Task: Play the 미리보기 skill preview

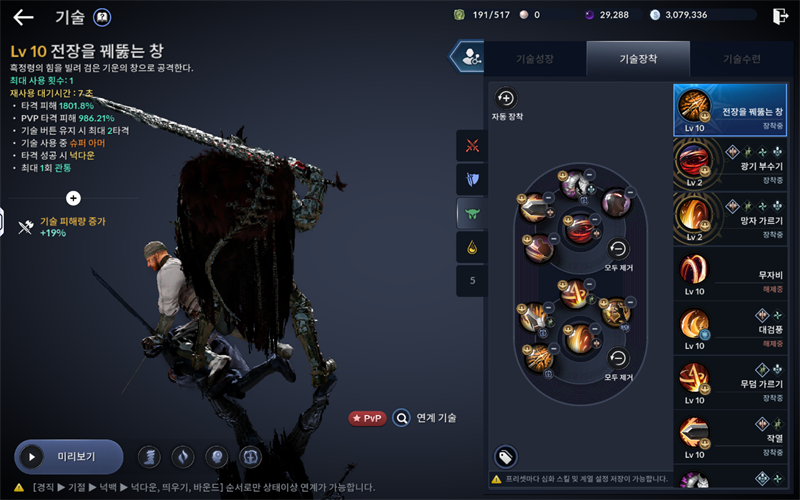Action: pos(68,457)
